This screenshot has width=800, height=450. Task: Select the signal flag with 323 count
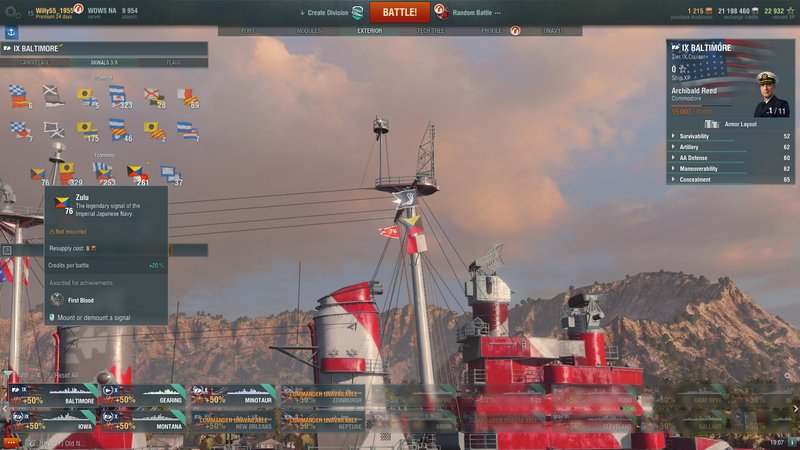click(118, 96)
